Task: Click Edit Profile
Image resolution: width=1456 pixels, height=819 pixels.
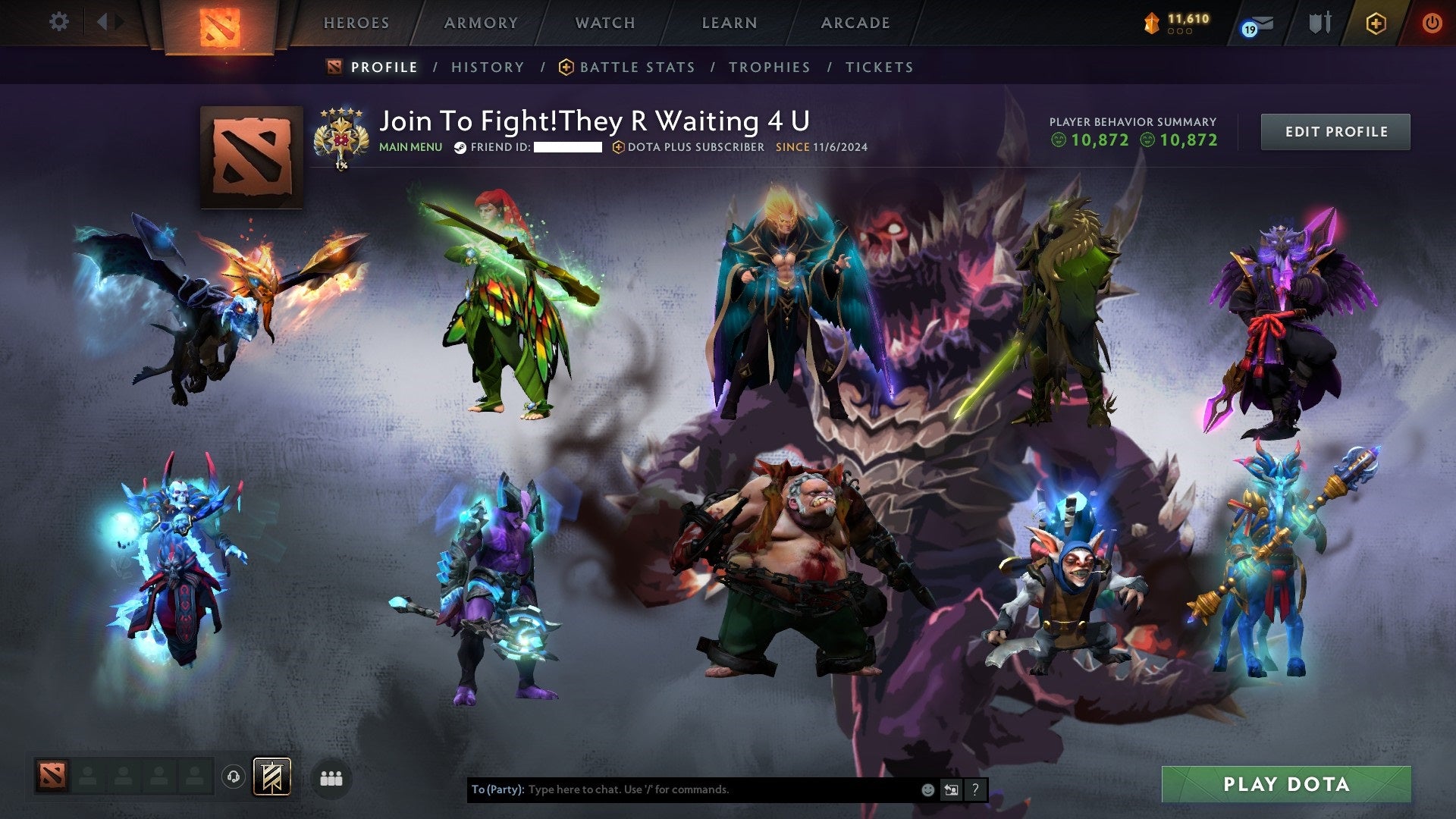Action: click(x=1335, y=130)
